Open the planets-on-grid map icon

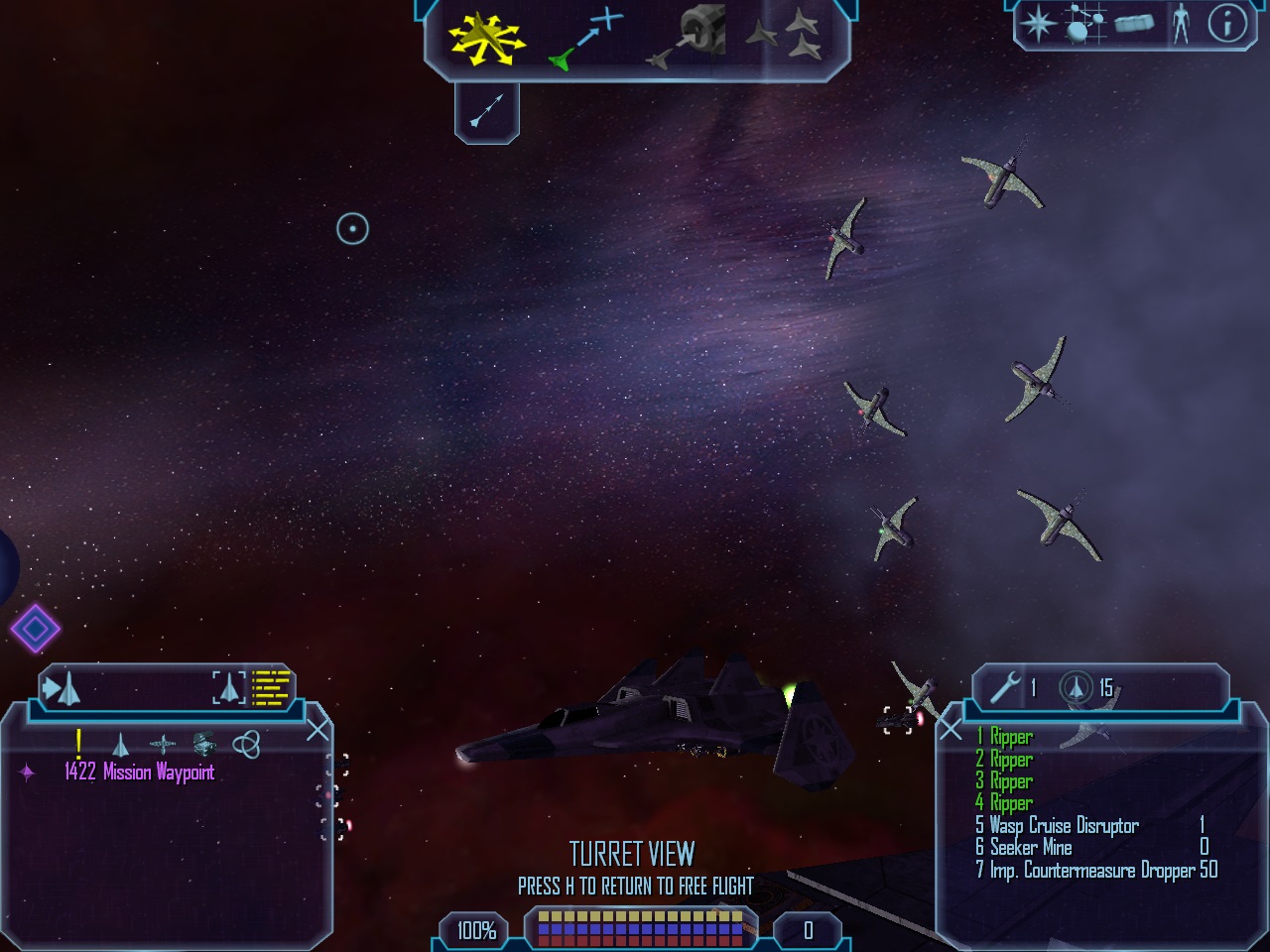(x=1084, y=24)
